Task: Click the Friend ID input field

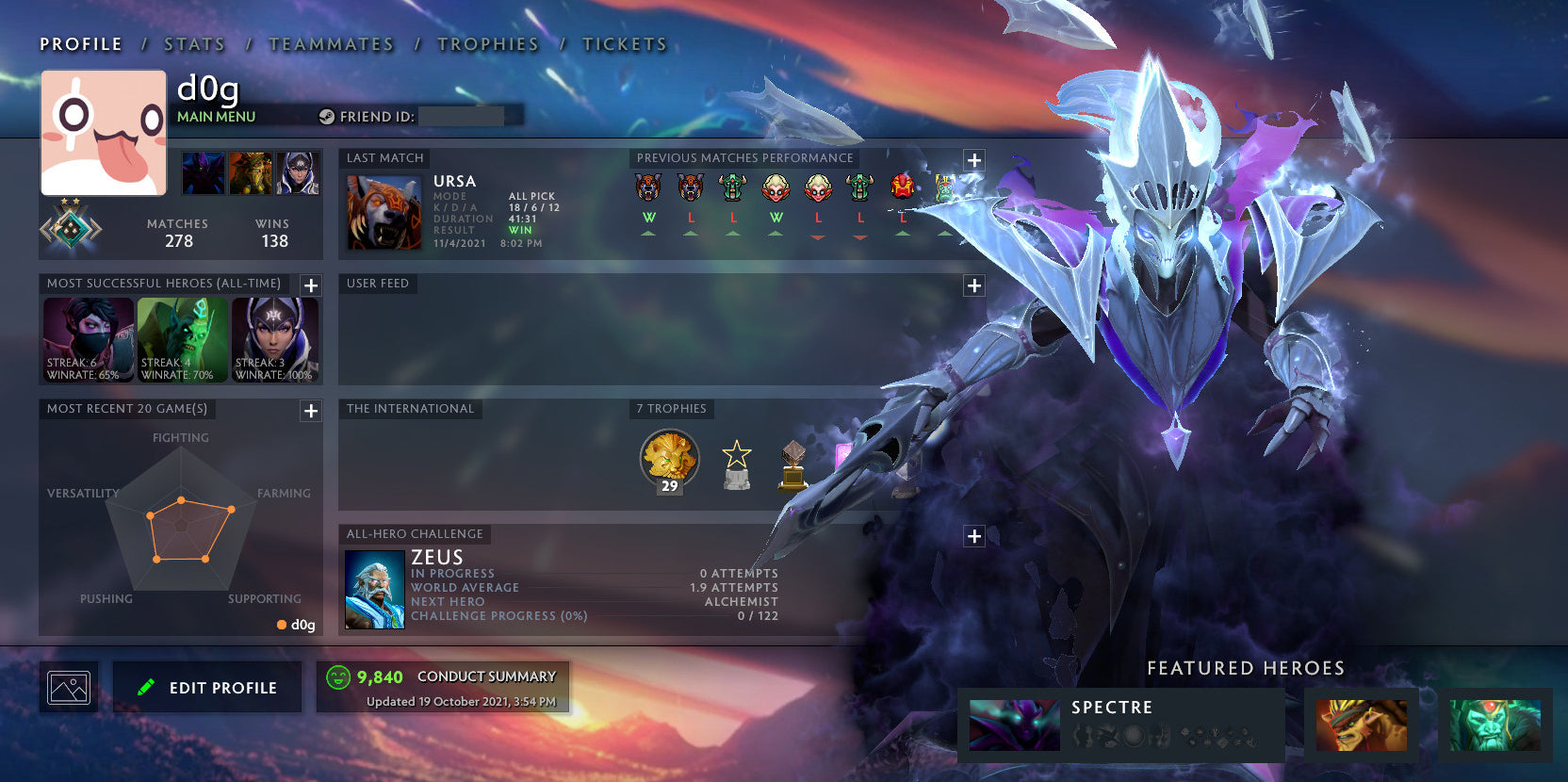Action: [462, 116]
